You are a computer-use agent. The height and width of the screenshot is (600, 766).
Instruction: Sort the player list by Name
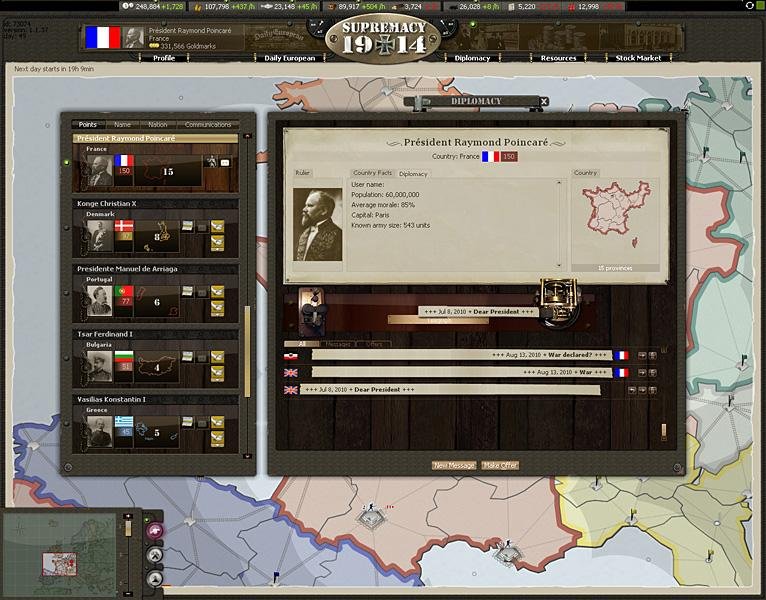click(x=122, y=125)
